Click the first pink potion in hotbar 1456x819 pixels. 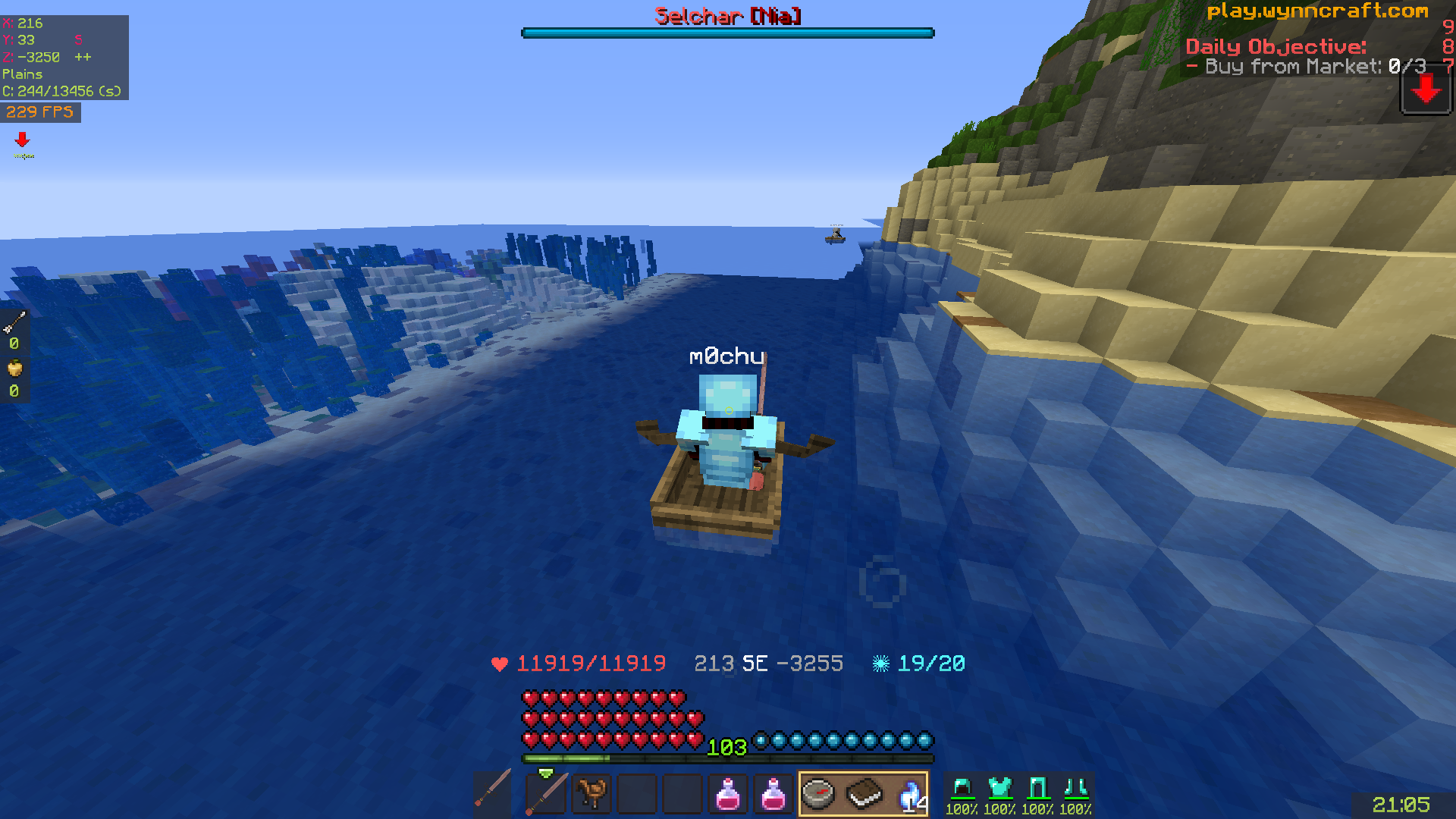point(728,793)
